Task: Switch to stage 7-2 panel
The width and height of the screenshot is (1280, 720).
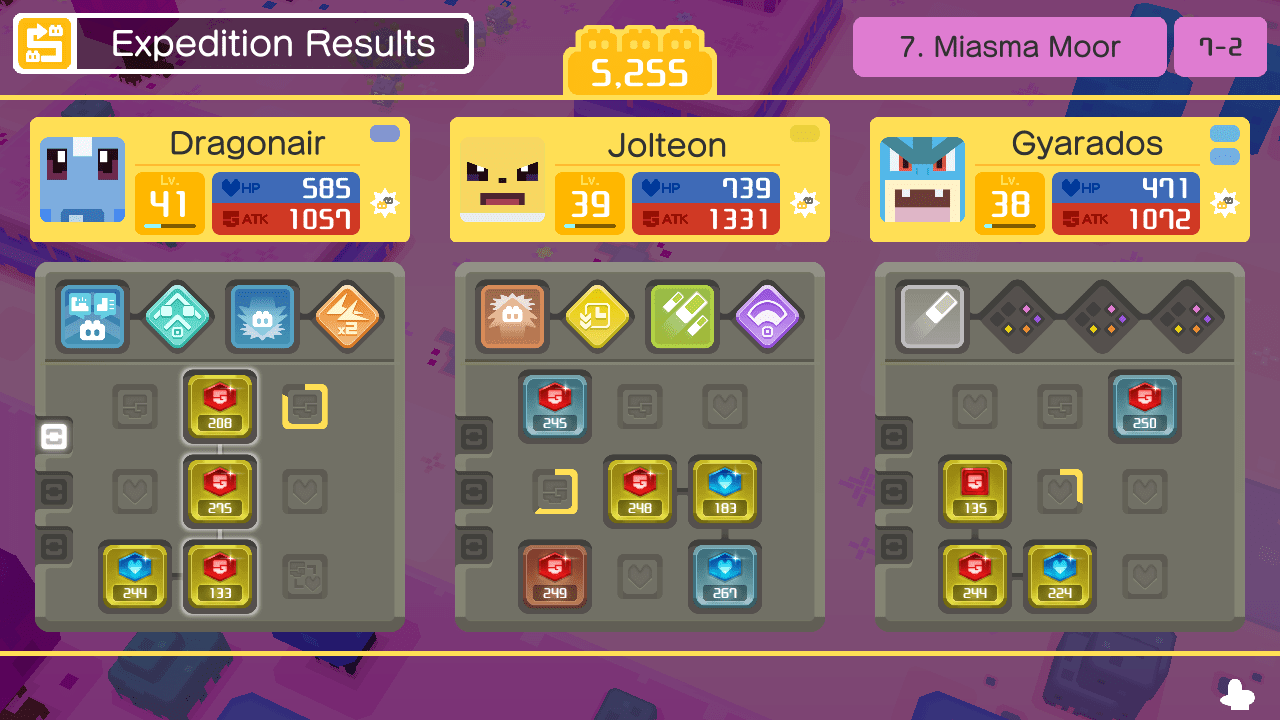Action: 1220,46
